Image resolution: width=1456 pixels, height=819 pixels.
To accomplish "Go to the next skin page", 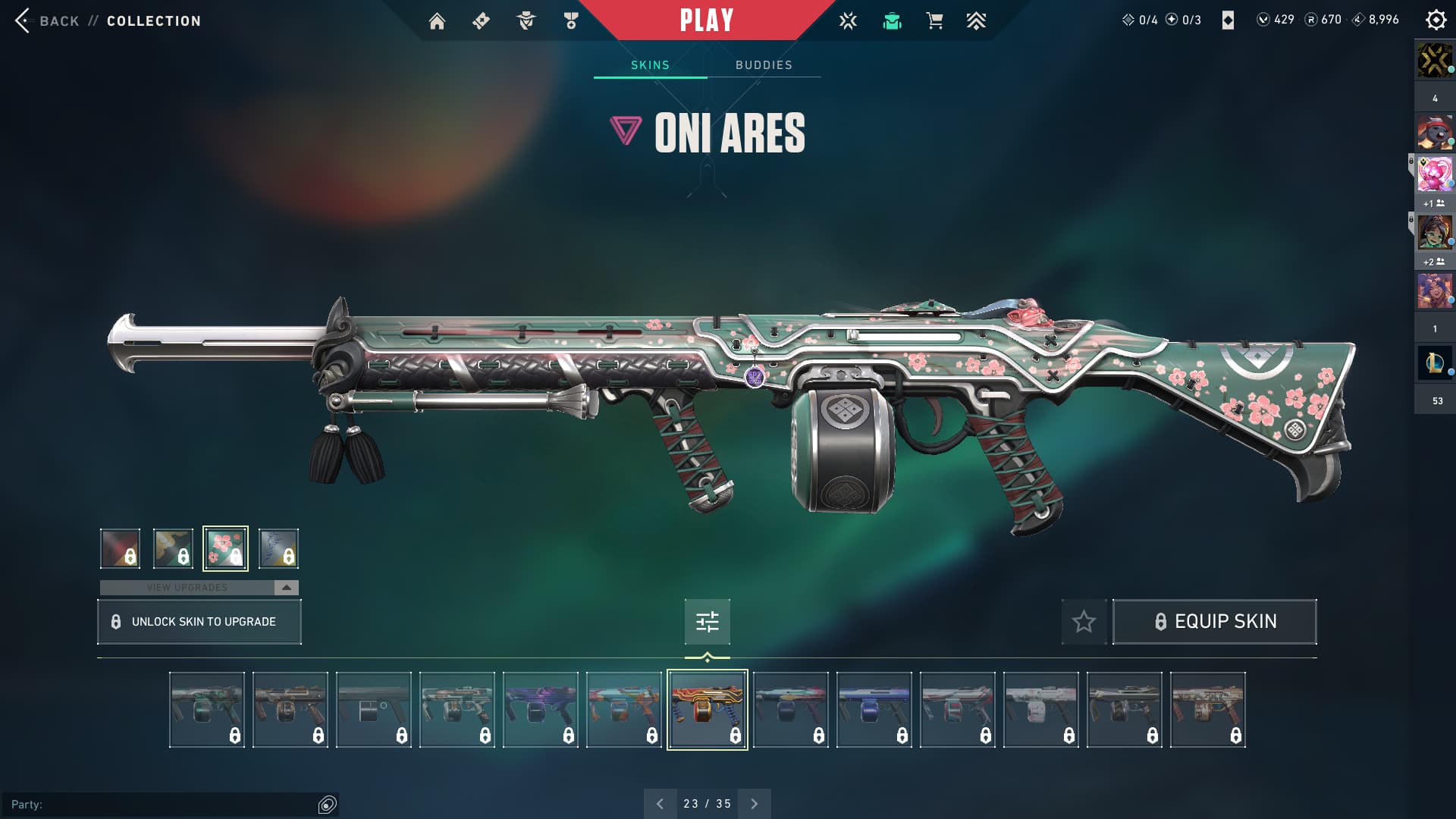I will tap(754, 804).
